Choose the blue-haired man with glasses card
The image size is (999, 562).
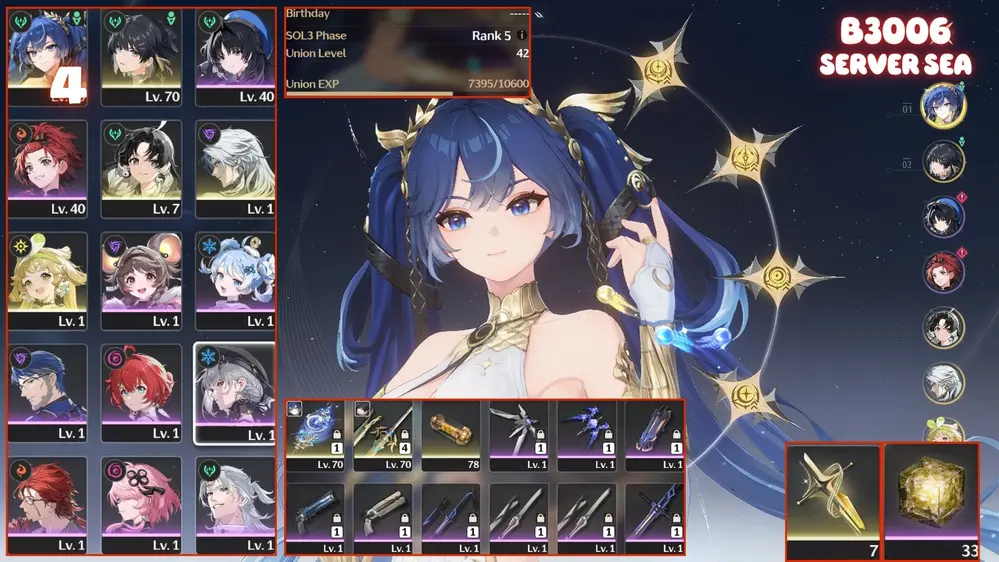[x=47, y=393]
